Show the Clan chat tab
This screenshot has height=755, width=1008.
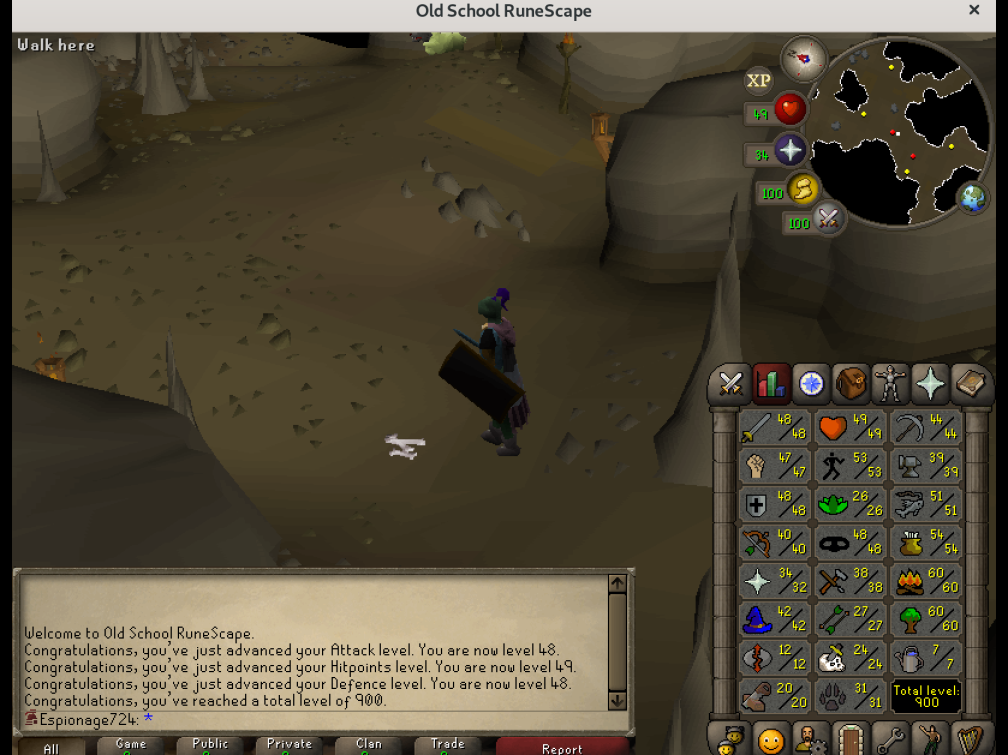[369, 745]
